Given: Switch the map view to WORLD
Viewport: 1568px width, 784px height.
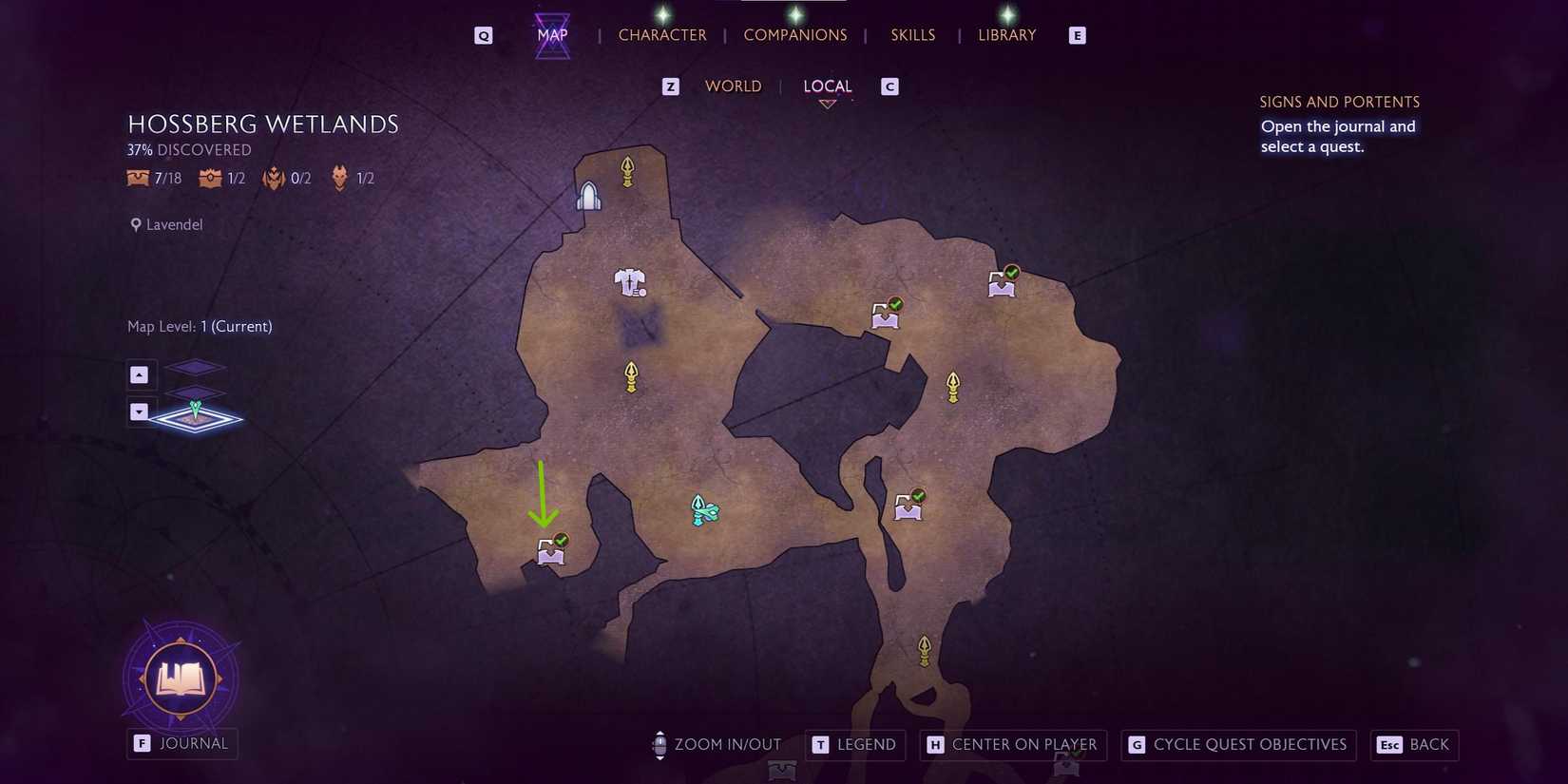Looking at the screenshot, I should click(733, 86).
